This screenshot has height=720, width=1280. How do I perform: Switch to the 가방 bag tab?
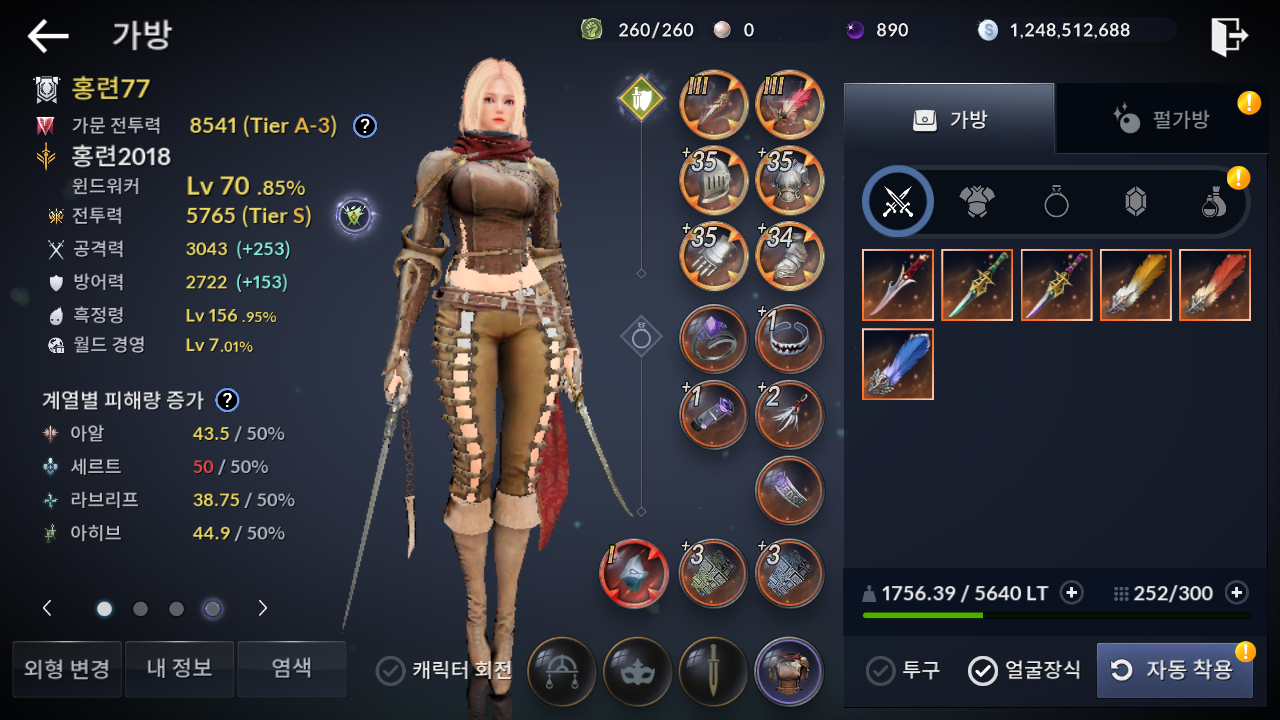click(x=949, y=119)
